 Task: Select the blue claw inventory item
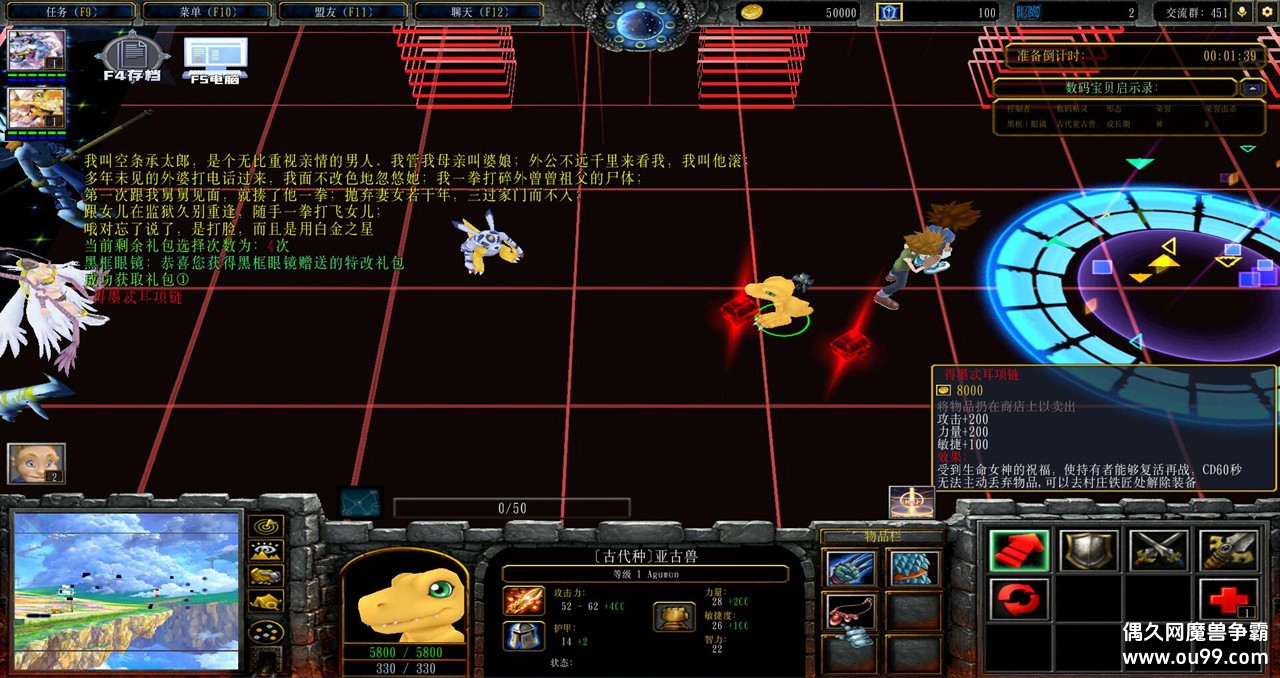[850, 568]
